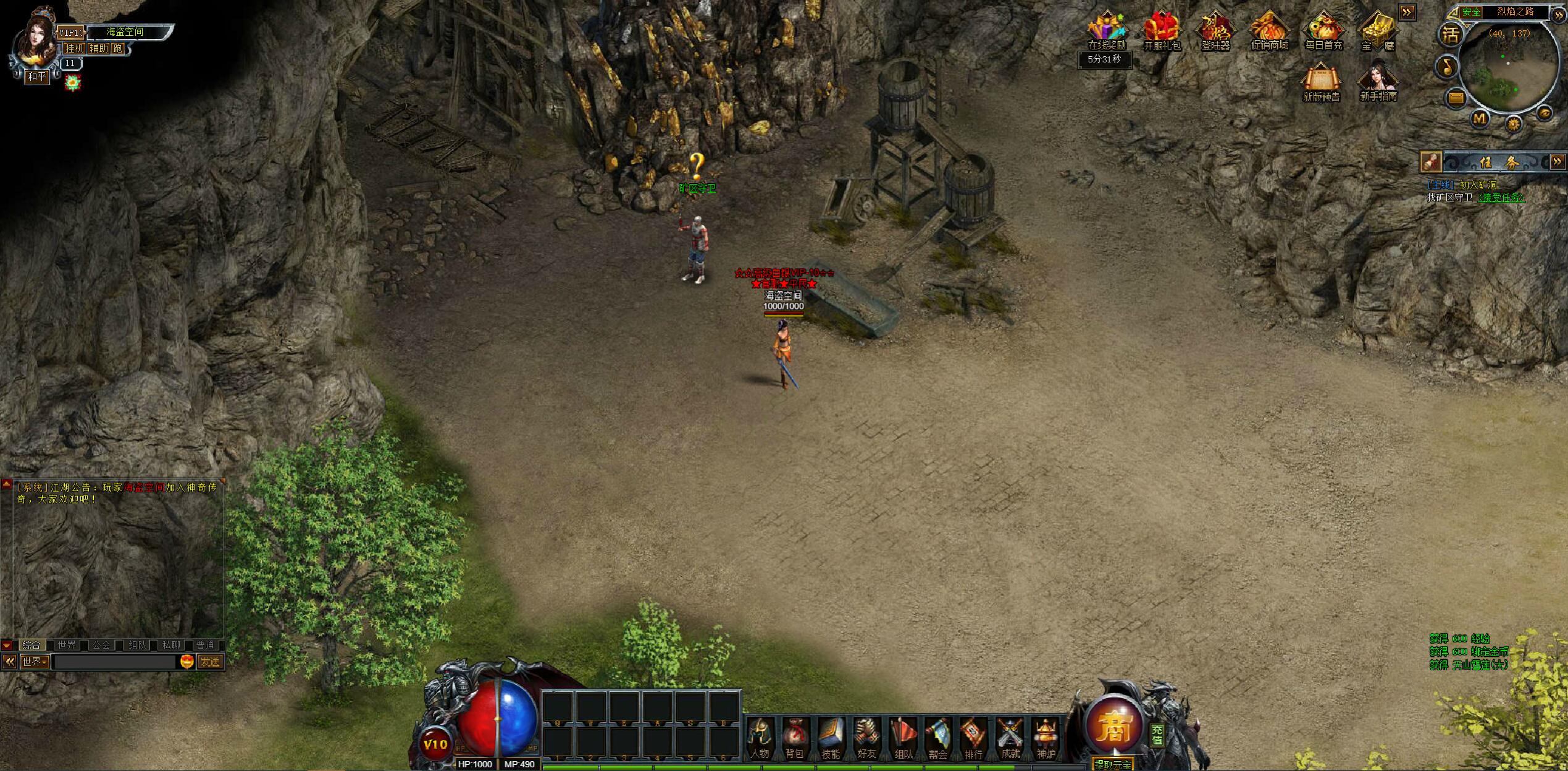Switch chat to the 世界 tab
1568x771 pixels.
(x=66, y=645)
